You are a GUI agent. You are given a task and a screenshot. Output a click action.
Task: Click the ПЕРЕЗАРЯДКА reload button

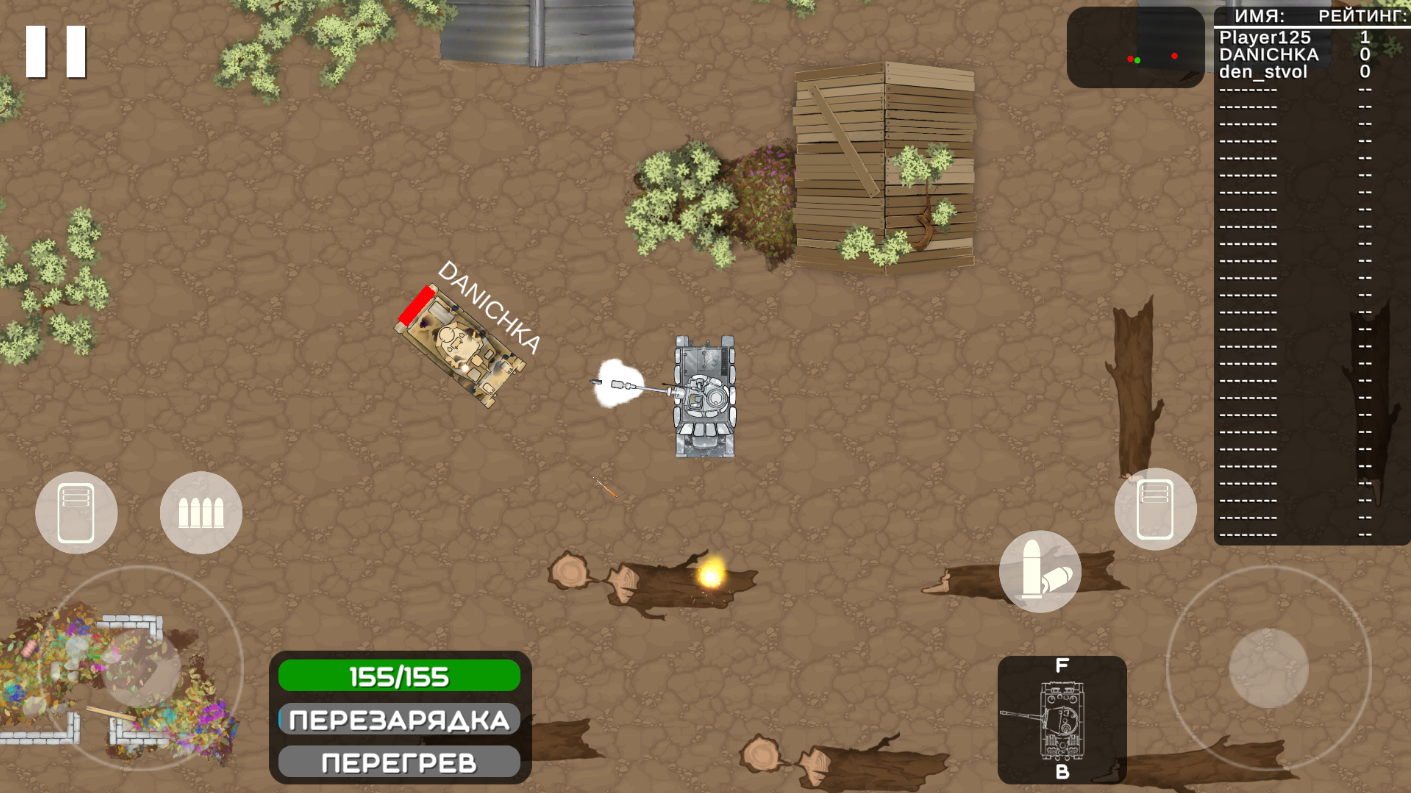click(x=399, y=718)
